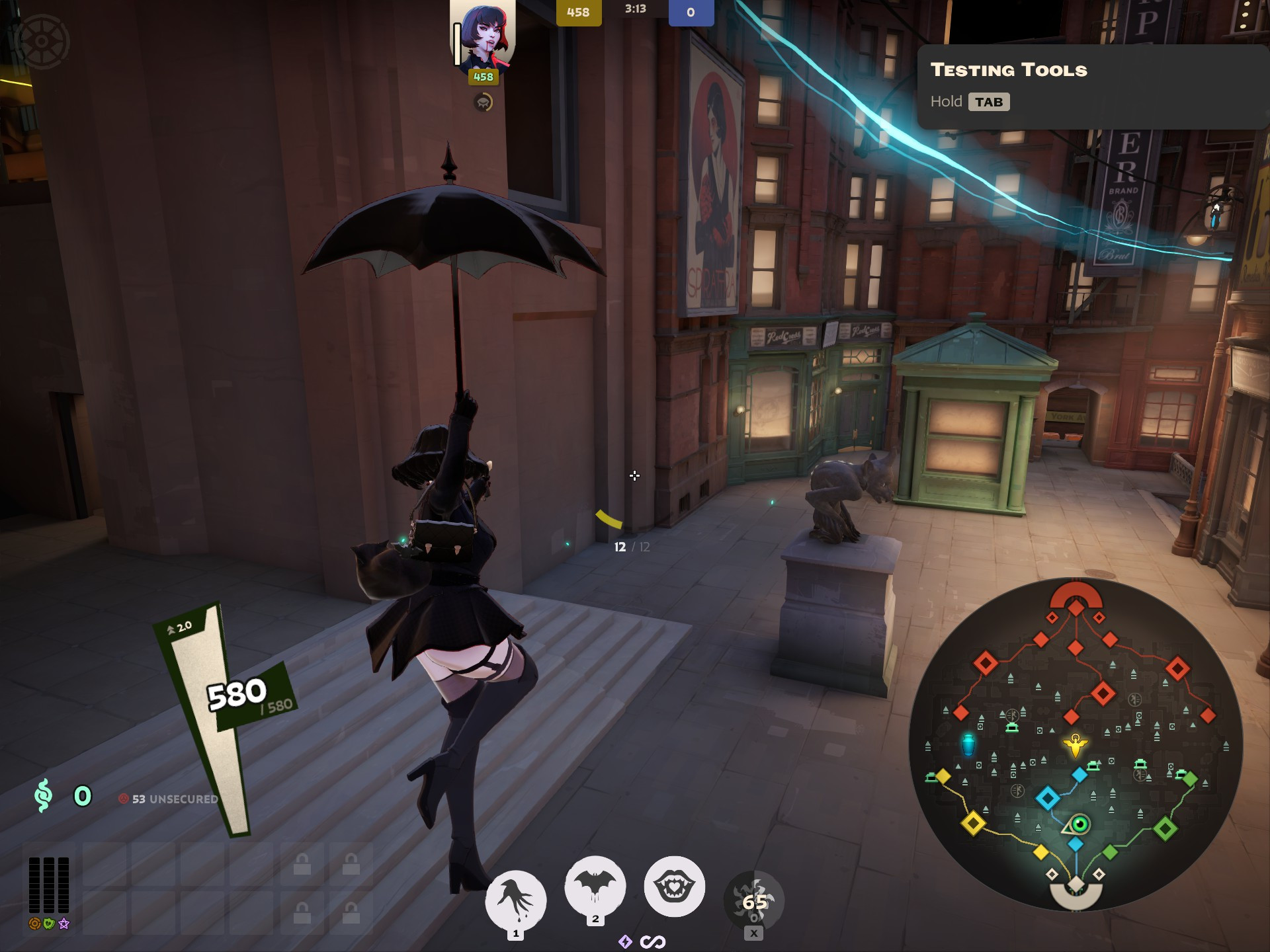1270x952 pixels.
Task: Toggle the infinity stamina indicator
Action: (654, 941)
